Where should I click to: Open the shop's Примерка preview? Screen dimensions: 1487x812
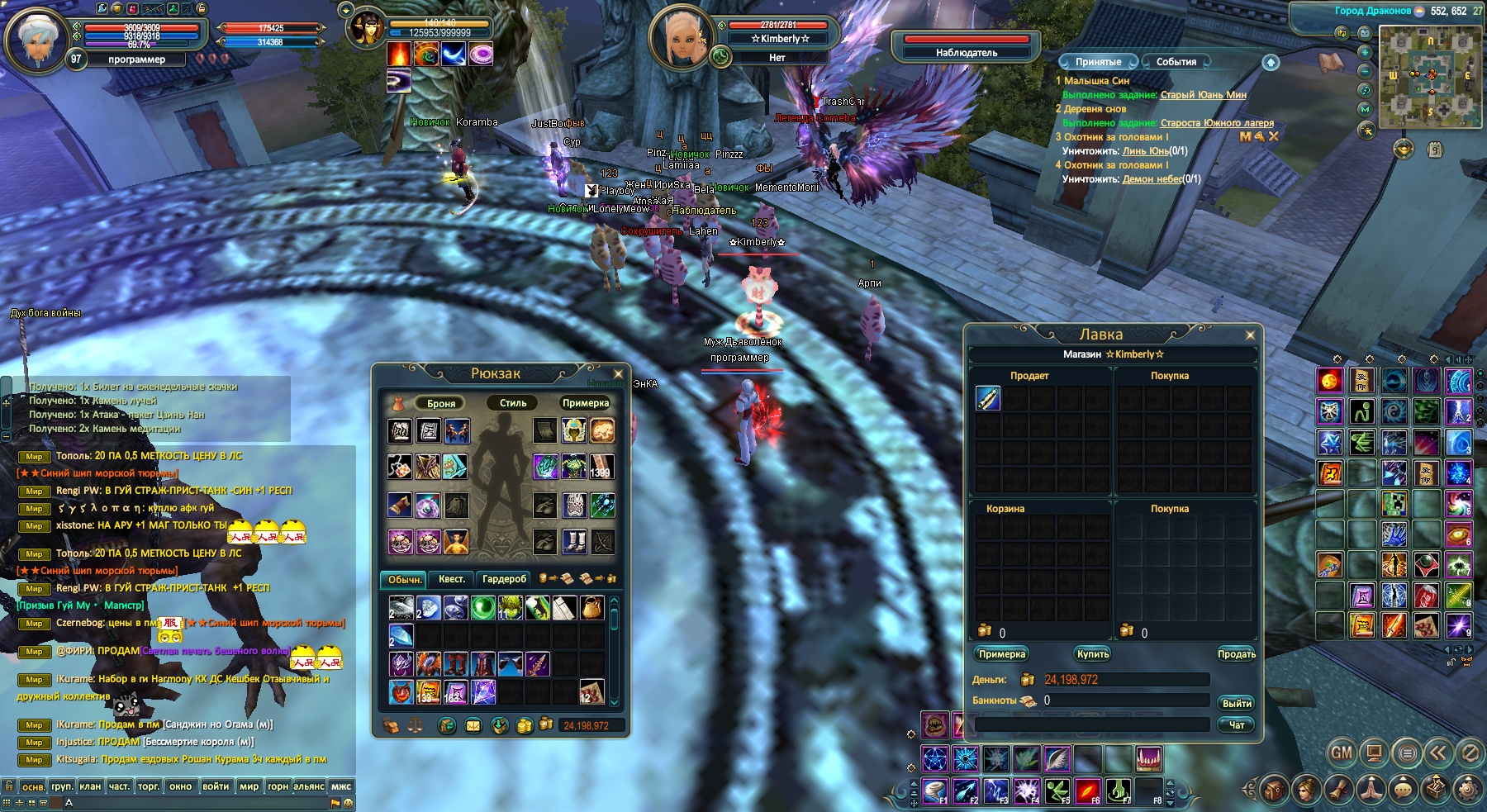(1001, 654)
